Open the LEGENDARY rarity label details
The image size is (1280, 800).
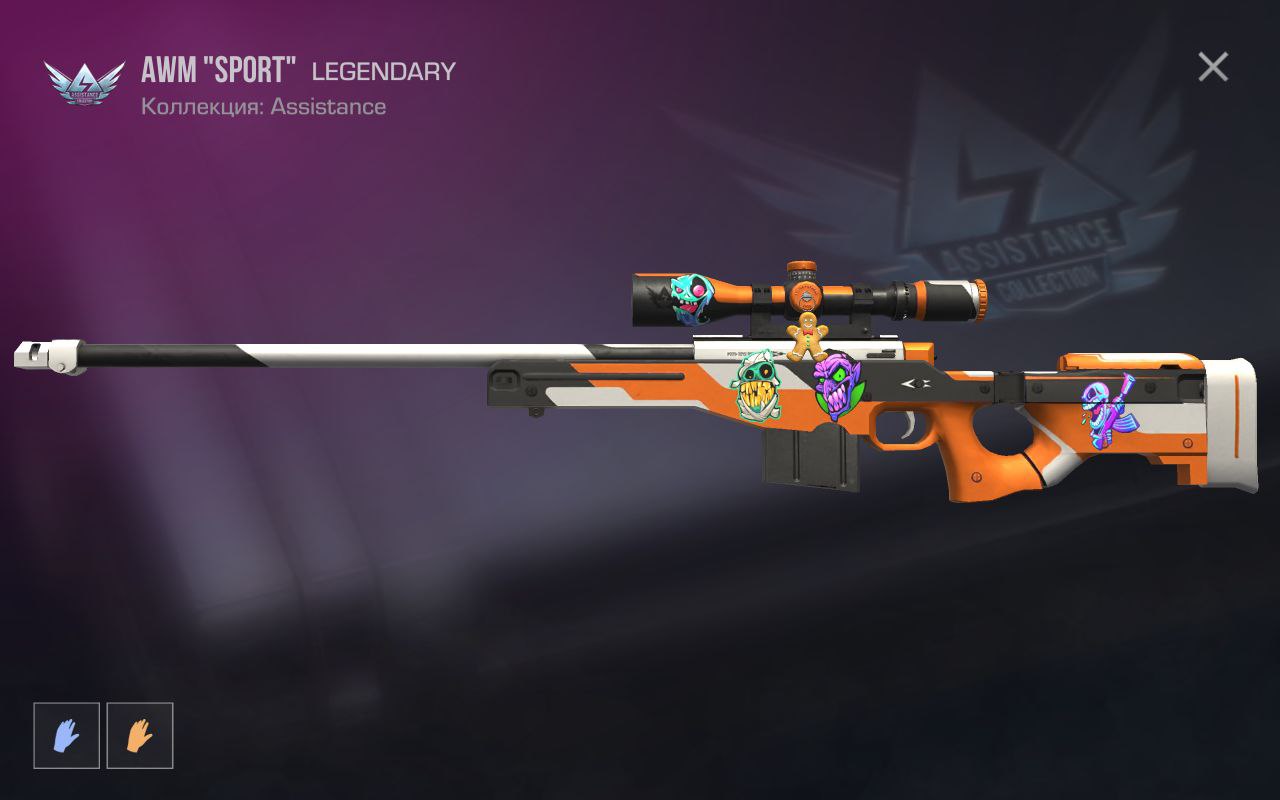coord(383,71)
